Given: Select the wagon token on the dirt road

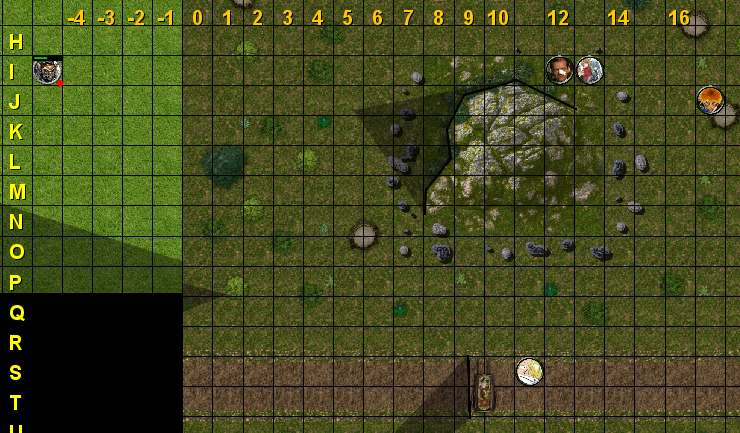Looking at the screenshot, I should [485, 392].
